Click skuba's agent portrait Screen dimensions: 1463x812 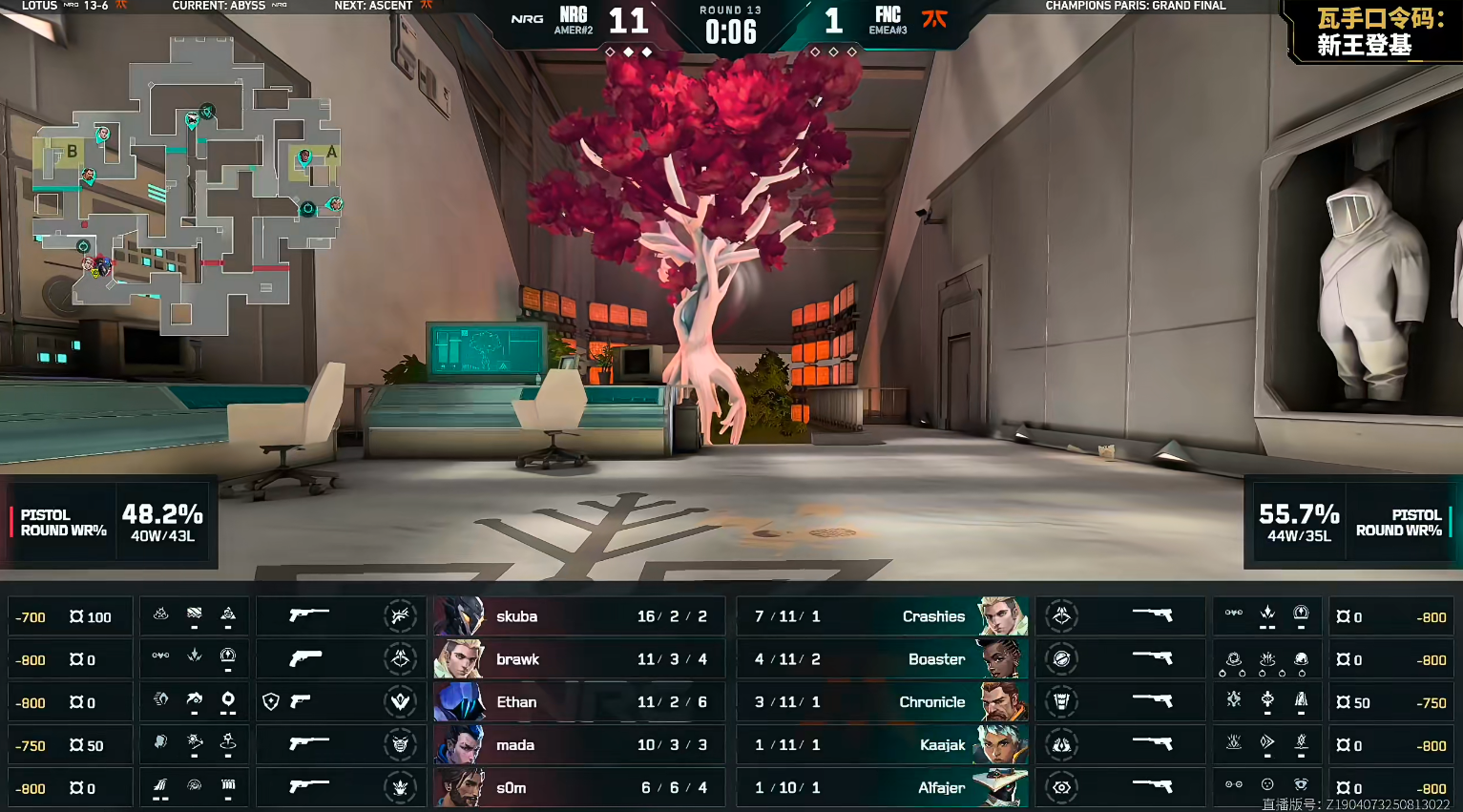(461, 616)
